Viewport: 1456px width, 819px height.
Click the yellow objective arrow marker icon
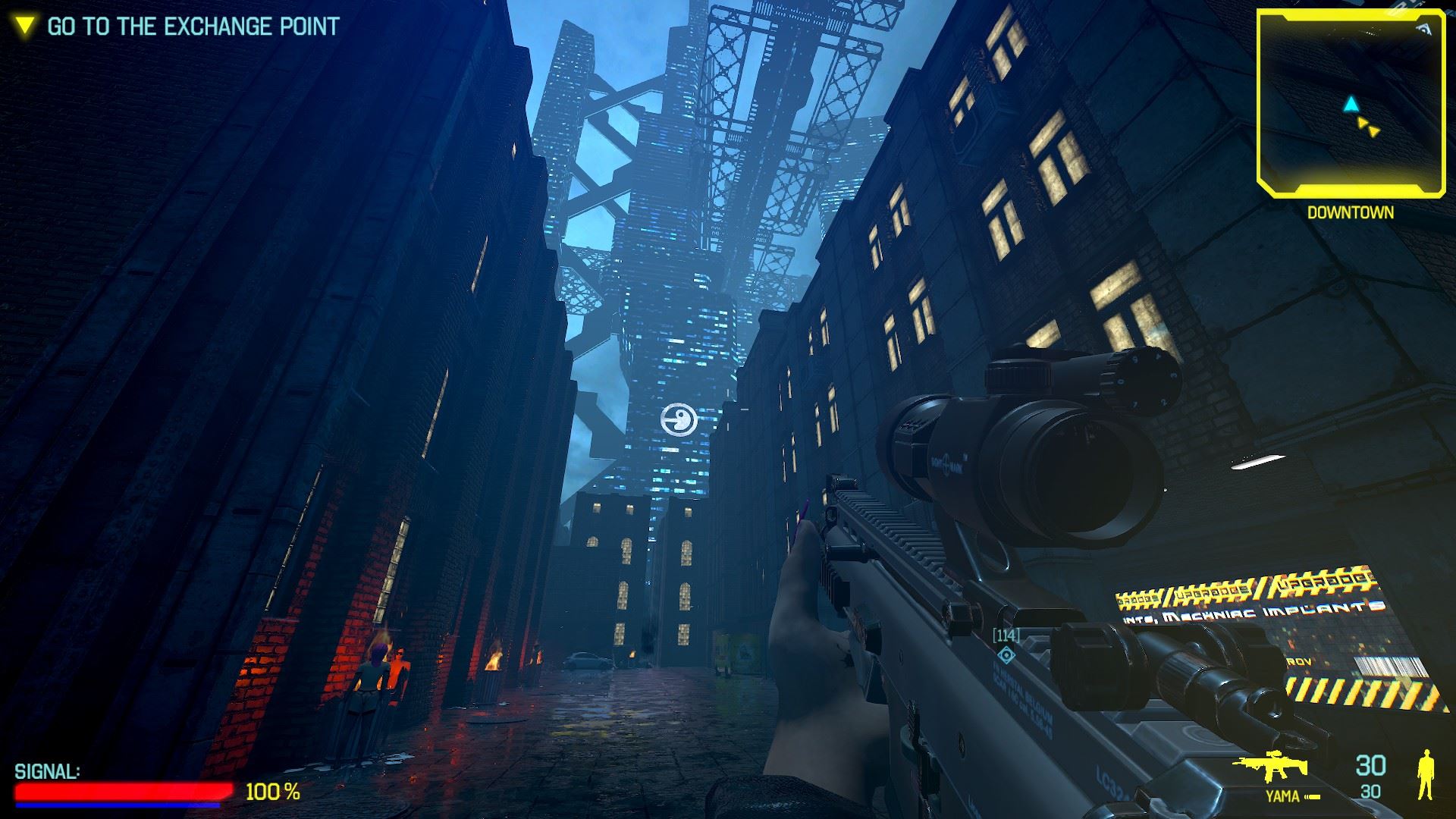26,27
